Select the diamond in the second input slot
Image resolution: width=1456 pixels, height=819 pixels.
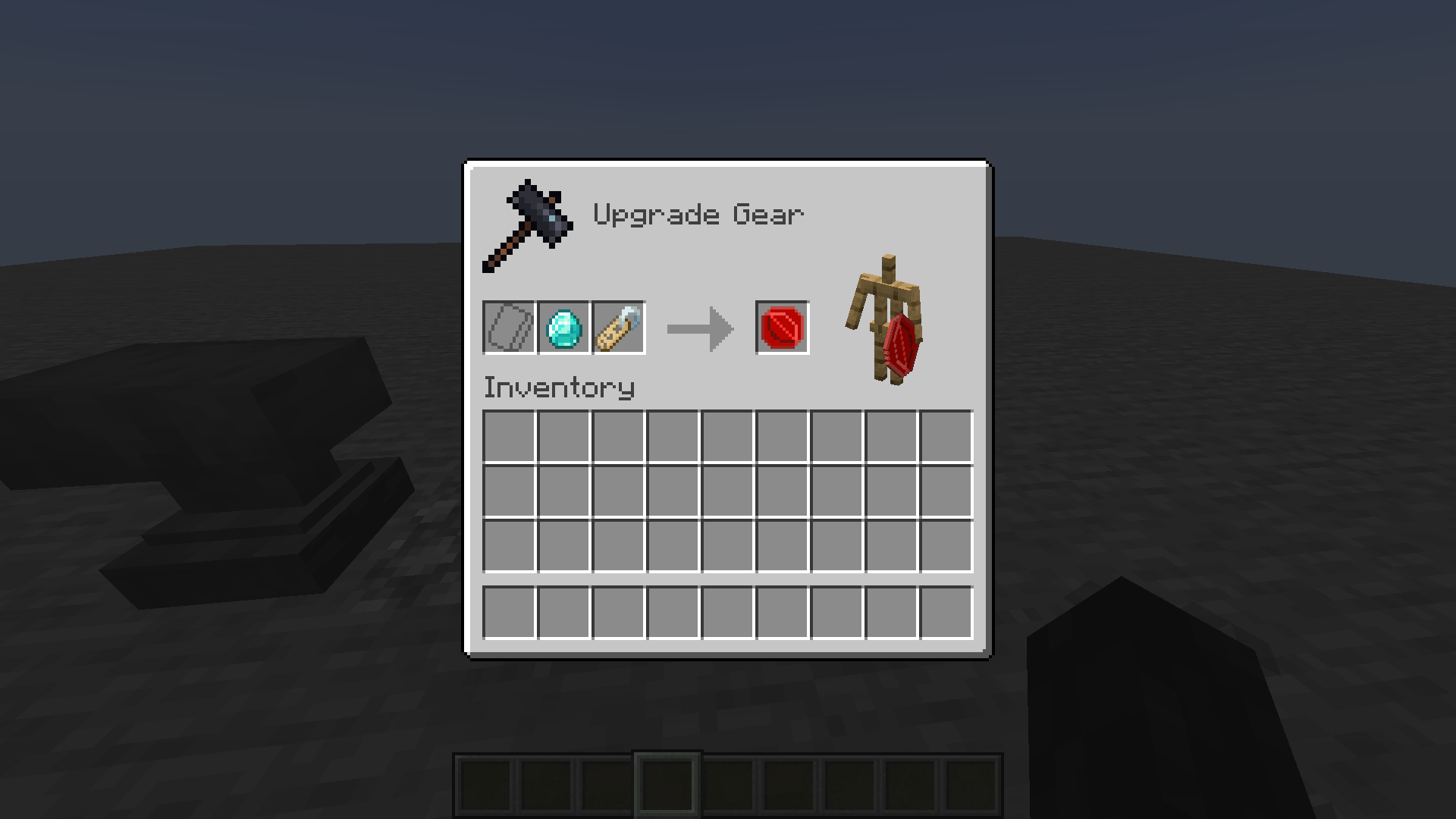(x=563, y=328)
